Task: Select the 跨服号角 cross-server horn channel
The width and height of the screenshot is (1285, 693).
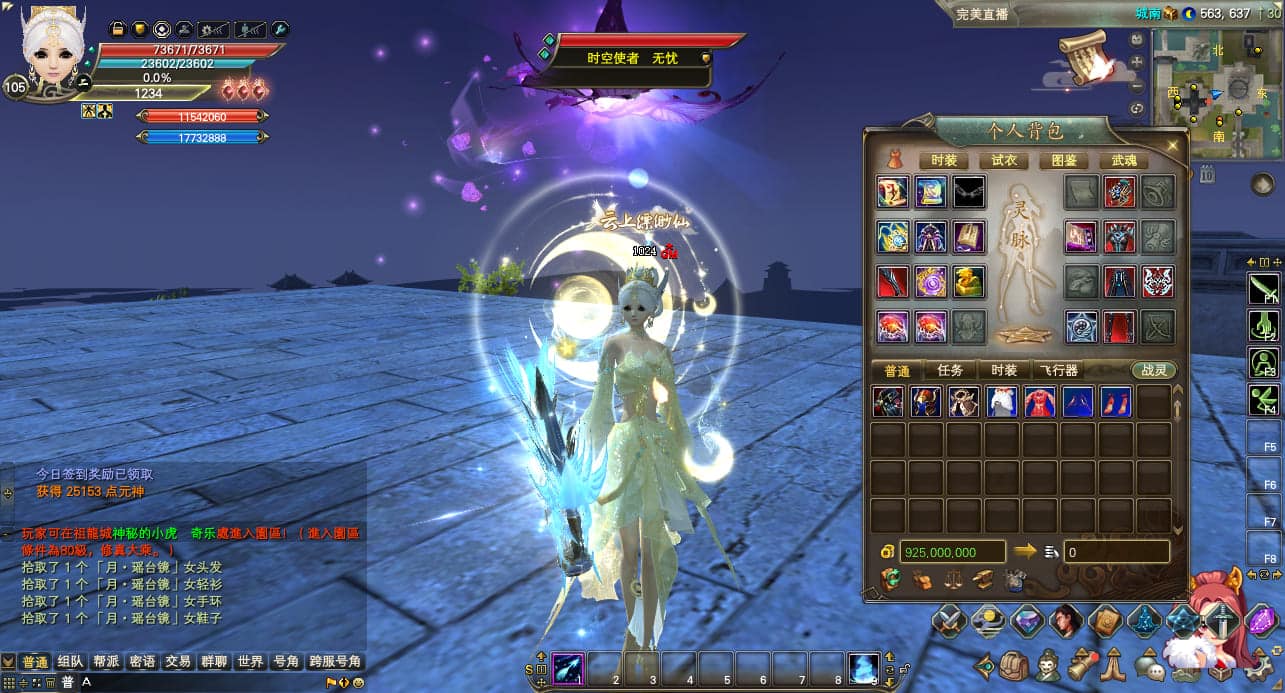Action: pos(334,662)
